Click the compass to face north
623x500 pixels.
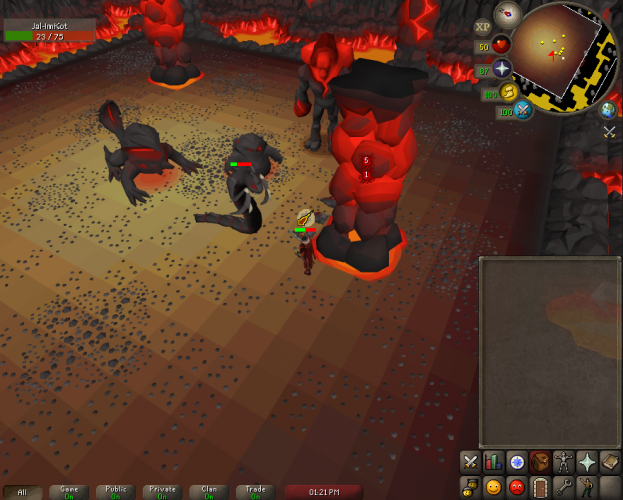tap(511, 13)
